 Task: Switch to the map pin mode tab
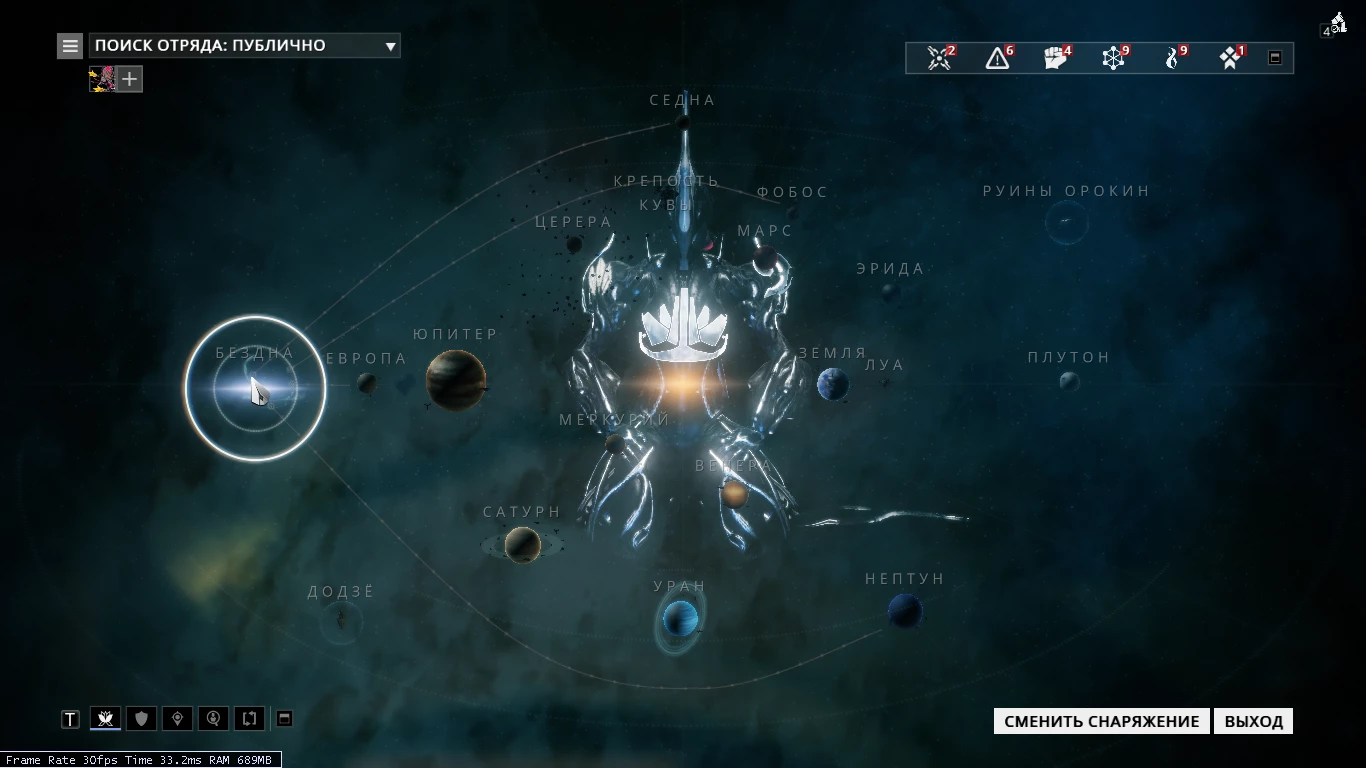pyautogui.click(x=177, y=719)
